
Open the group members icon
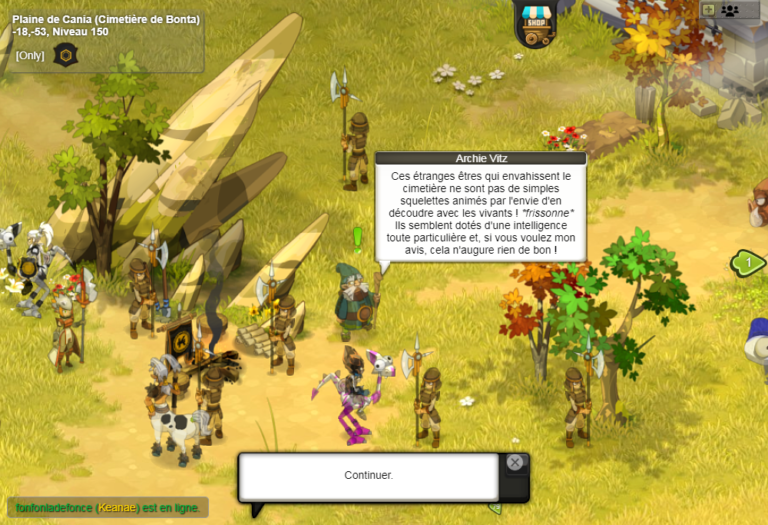[730, 10]
